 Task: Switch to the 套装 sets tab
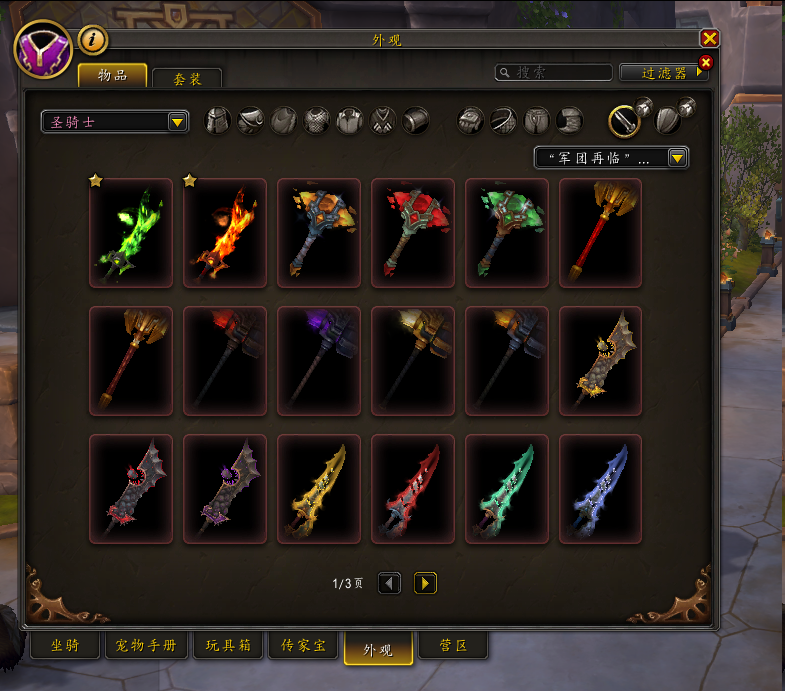[187, 77]
